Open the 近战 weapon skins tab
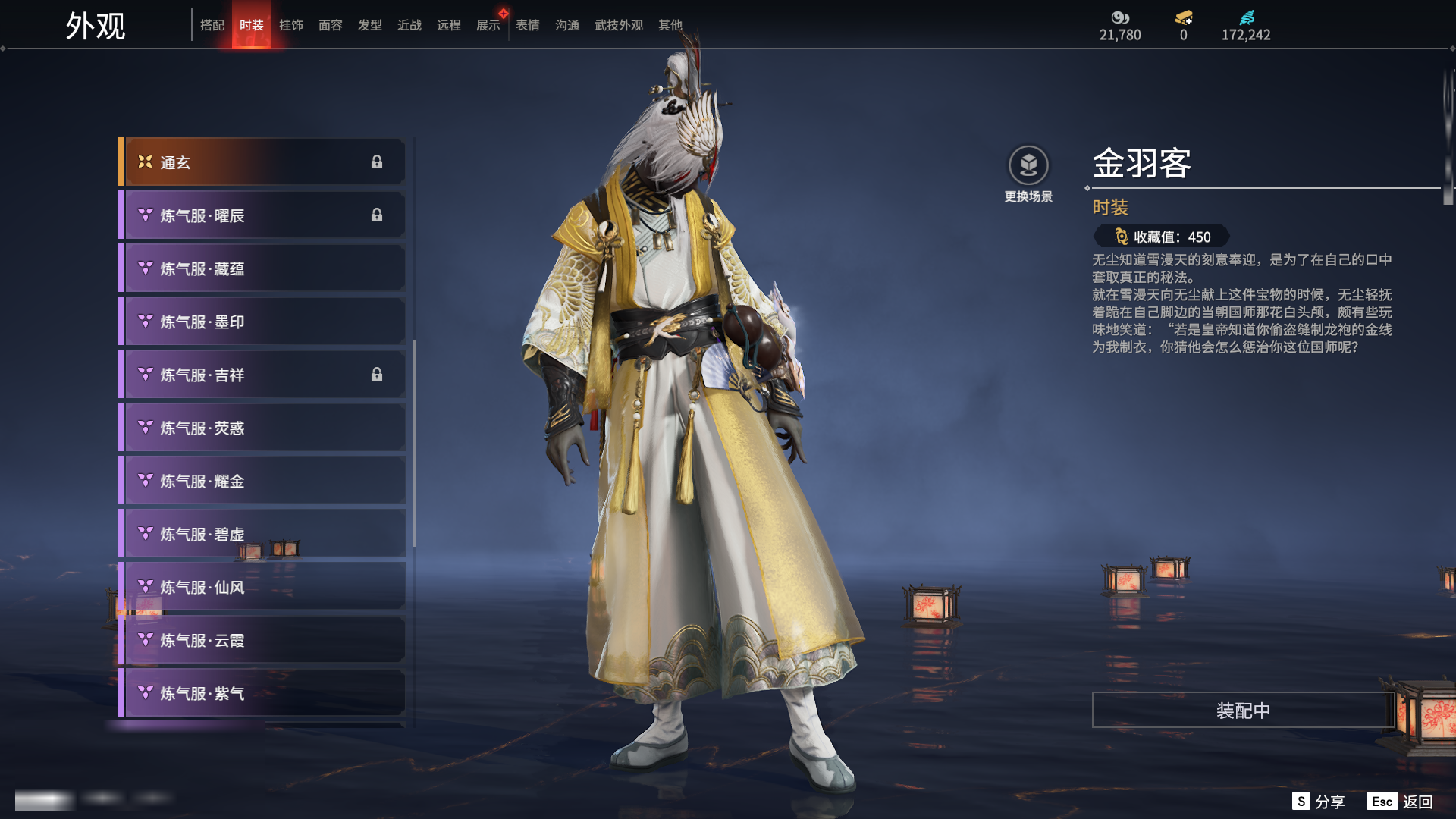Viewport: 1456px width, 819px height. 409,25
